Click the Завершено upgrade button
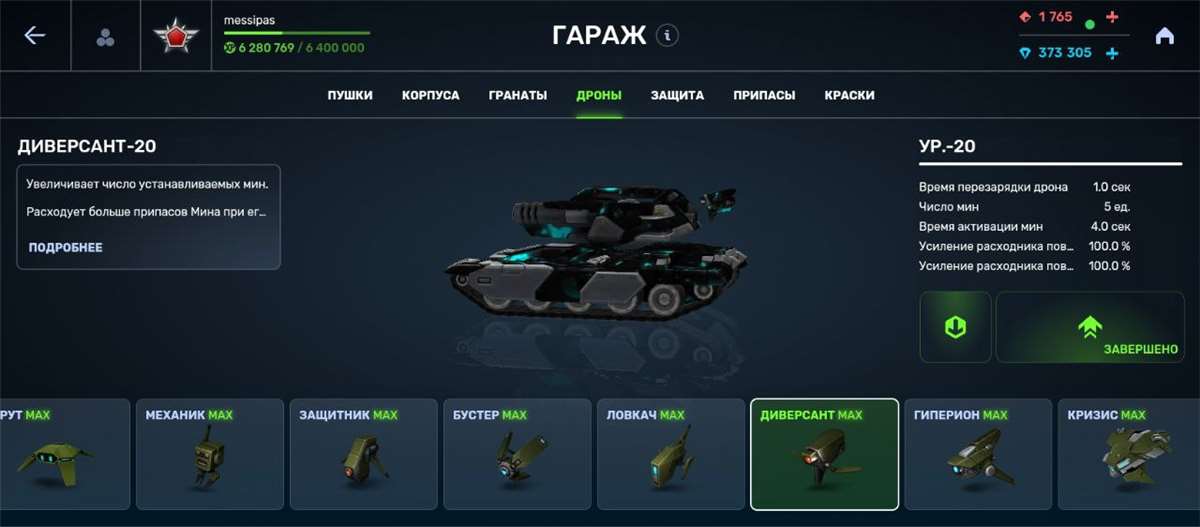Screen dimensions: 1200x527 tap(1090, 327)
